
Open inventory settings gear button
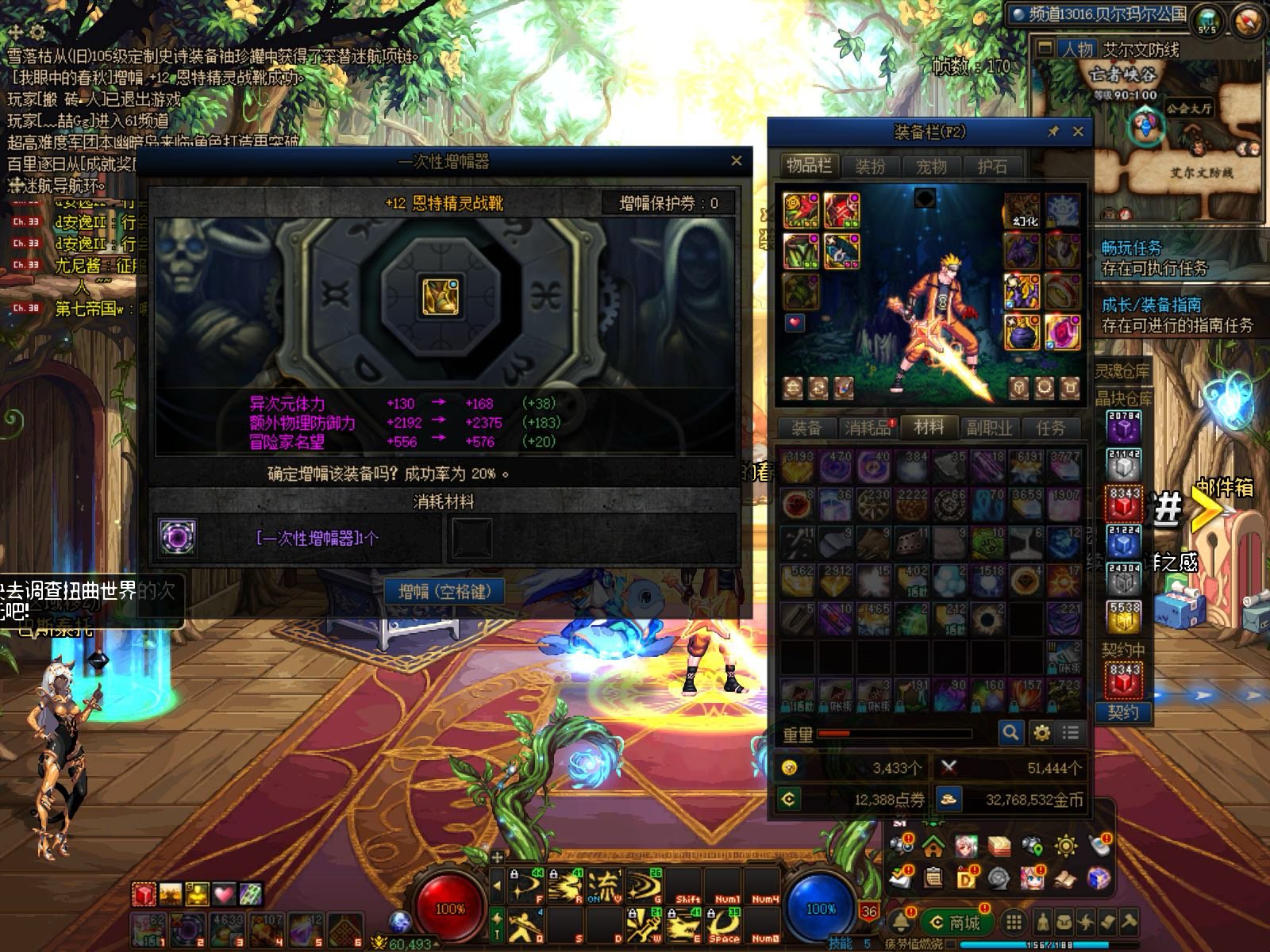coord(1041,732)
